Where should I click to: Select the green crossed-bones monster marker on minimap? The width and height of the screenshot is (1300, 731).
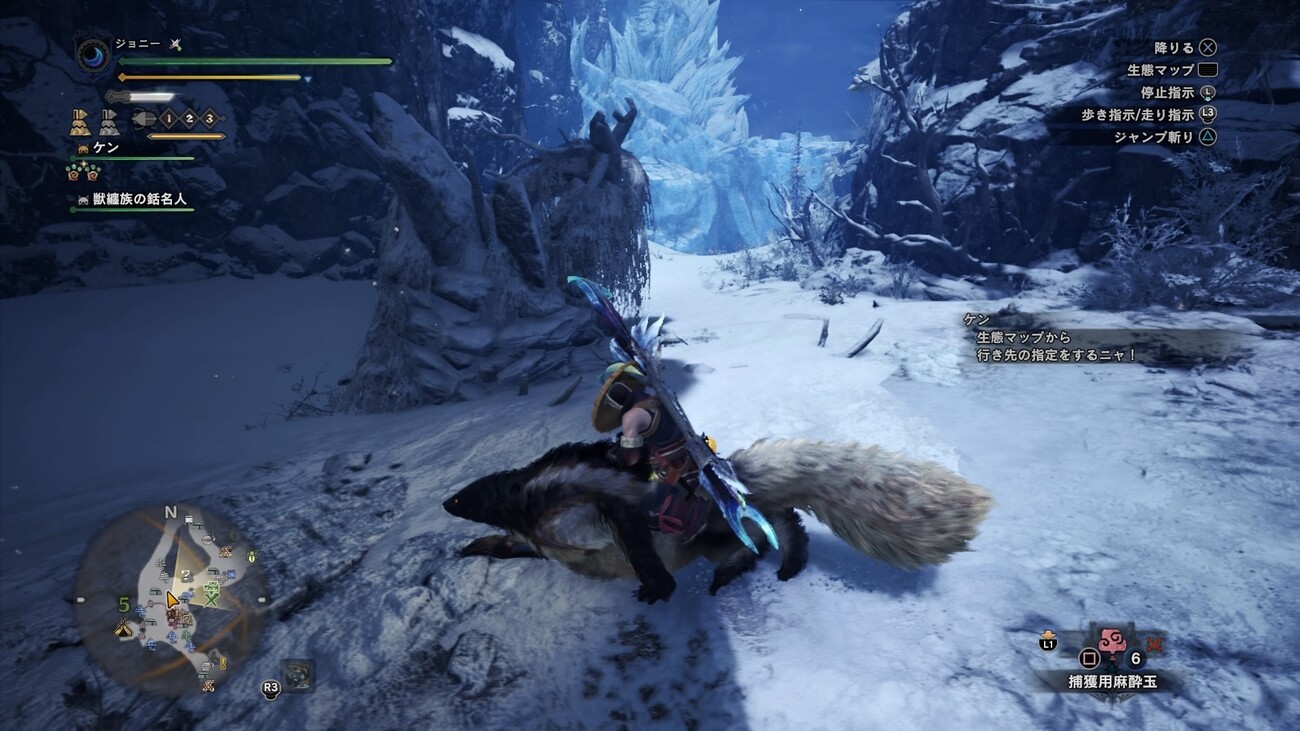(211, 593)
